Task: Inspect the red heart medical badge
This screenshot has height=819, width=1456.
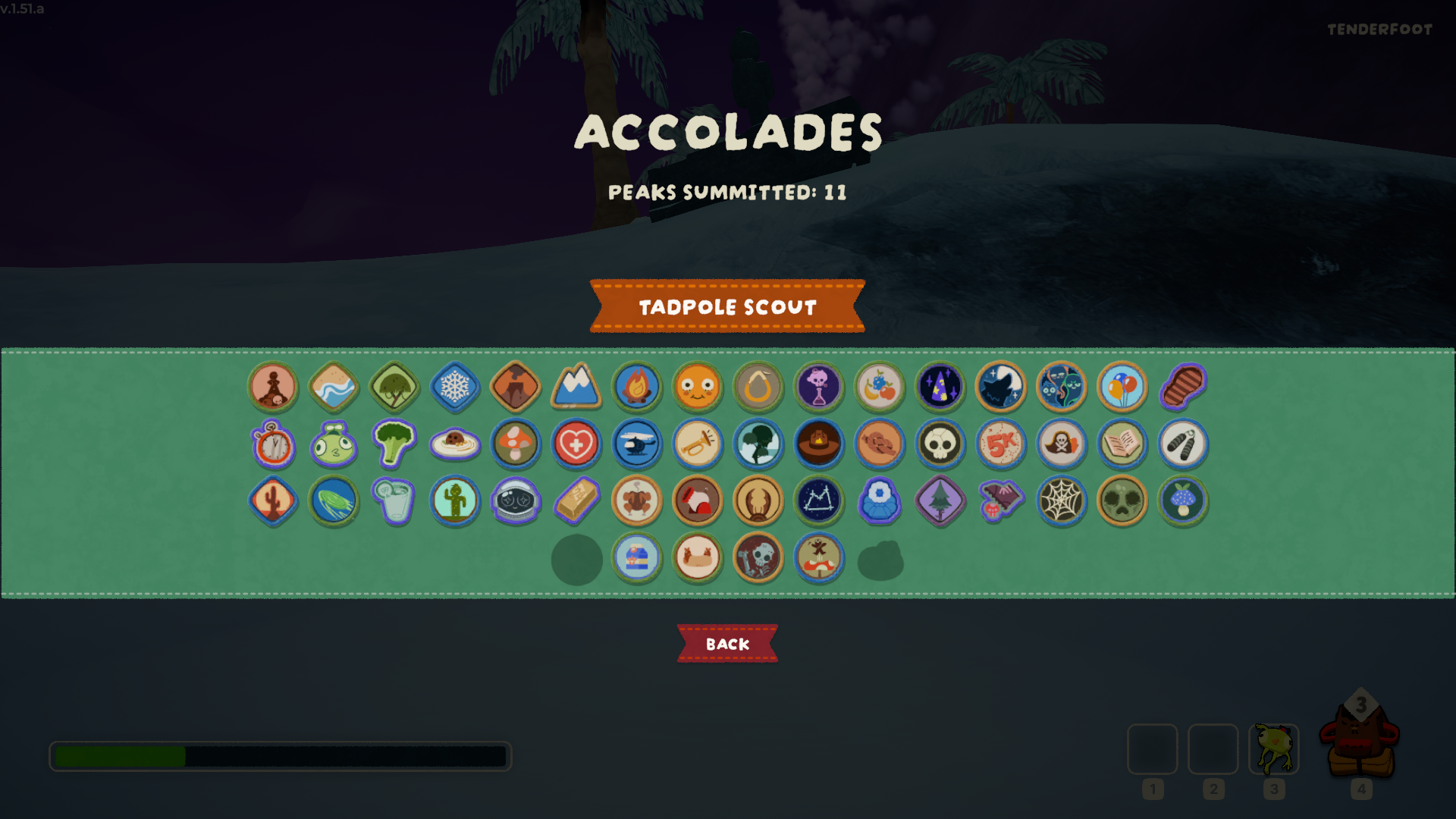Action: [x=576, y=444]
